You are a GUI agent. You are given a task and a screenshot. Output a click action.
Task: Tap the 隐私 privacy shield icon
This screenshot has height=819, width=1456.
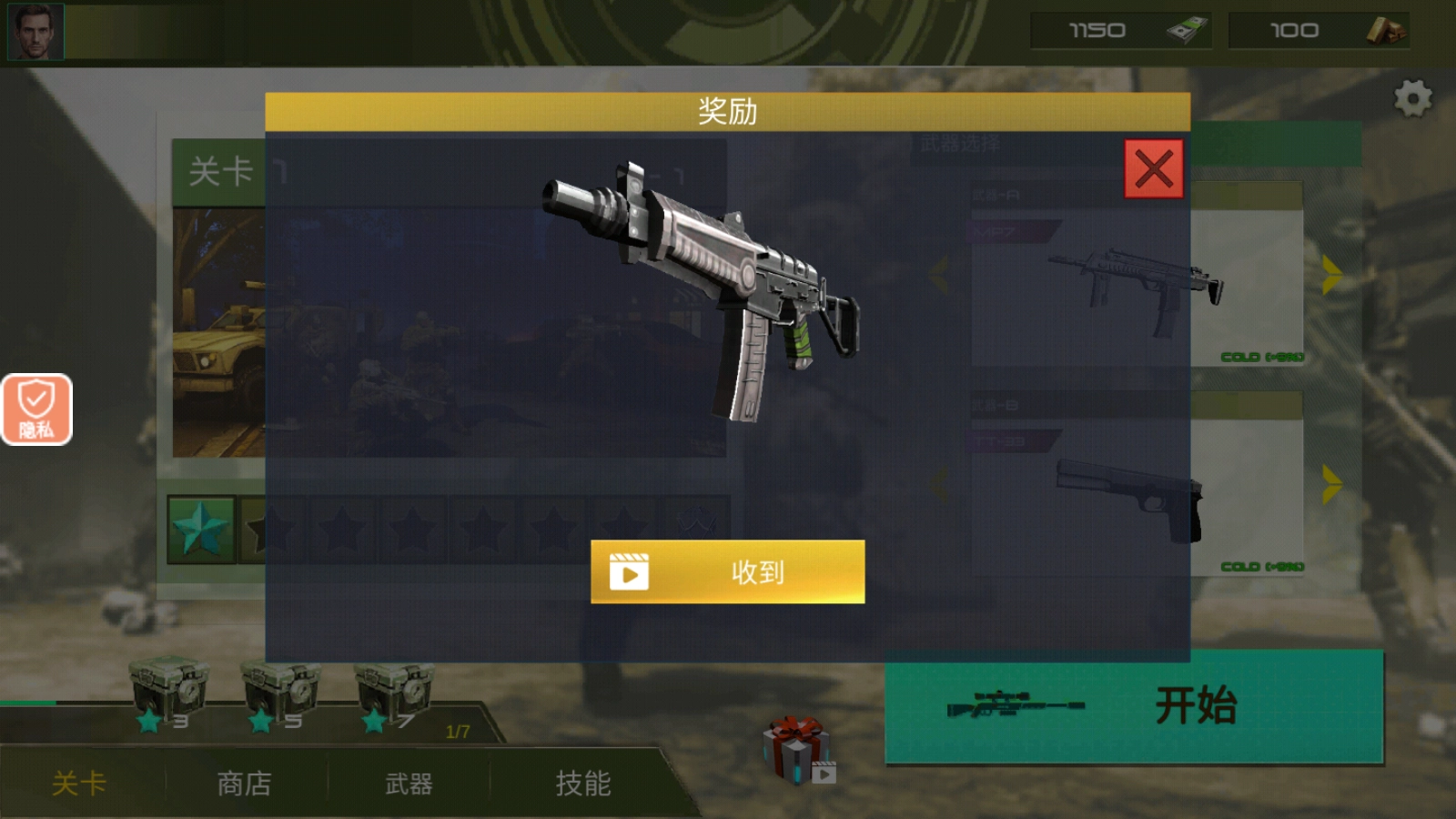coord(36,408)
